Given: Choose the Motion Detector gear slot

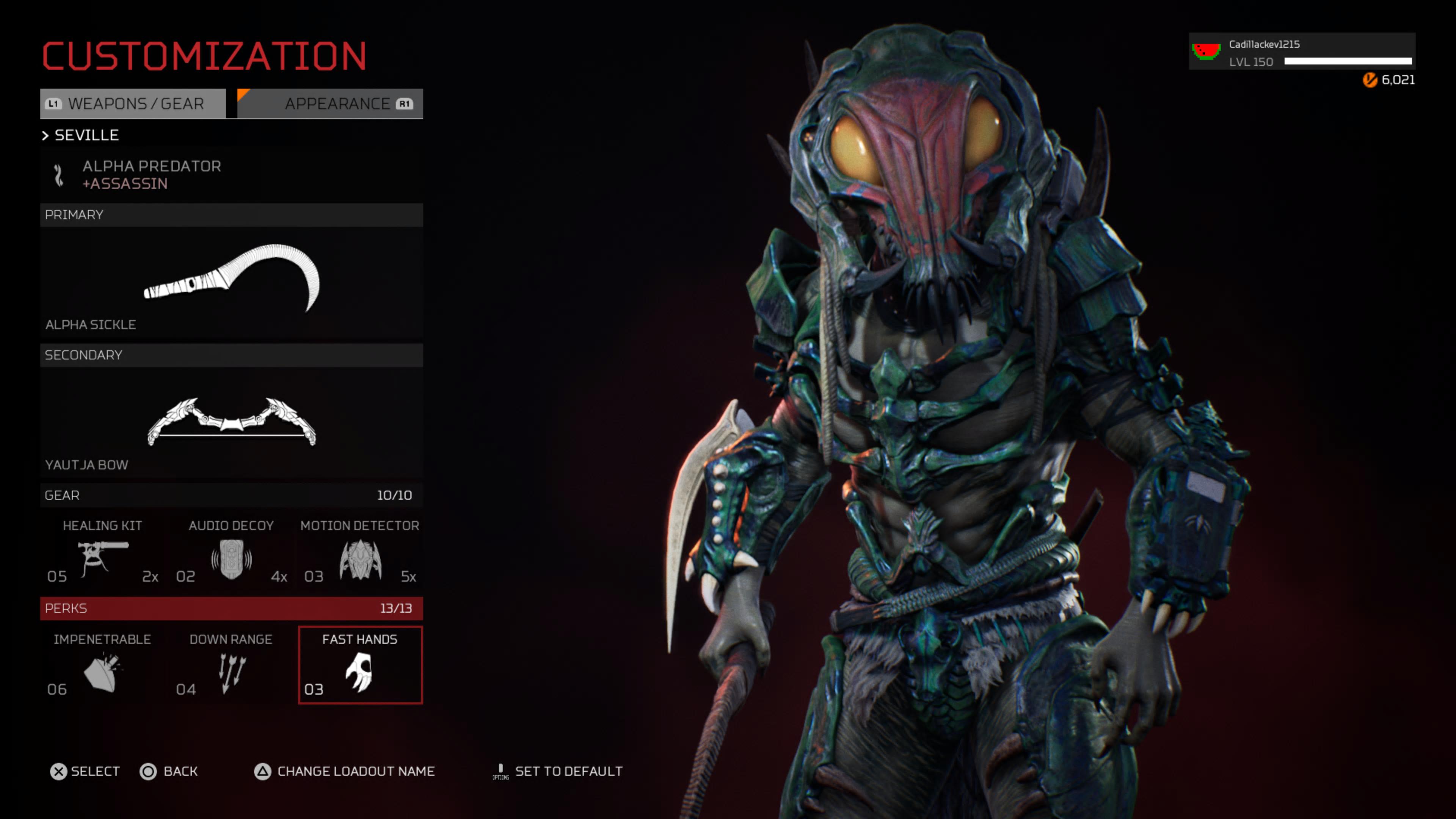Looking at the screenshot, I should coord(360,552).
